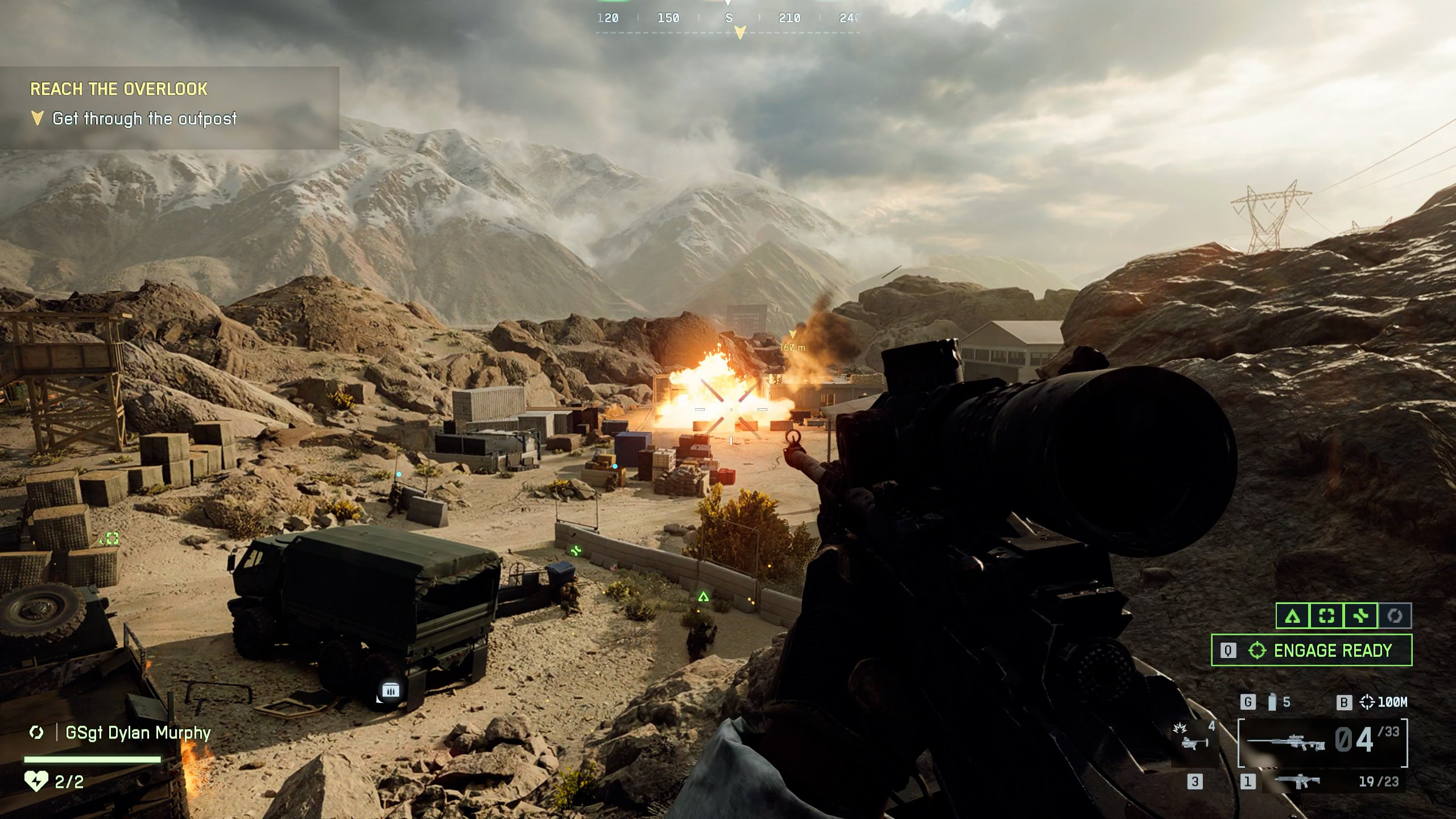The width and height of the screenshot is (1456, 819).
Task: Select the green triangle squad command icon
Action: tap(1293, 616)
